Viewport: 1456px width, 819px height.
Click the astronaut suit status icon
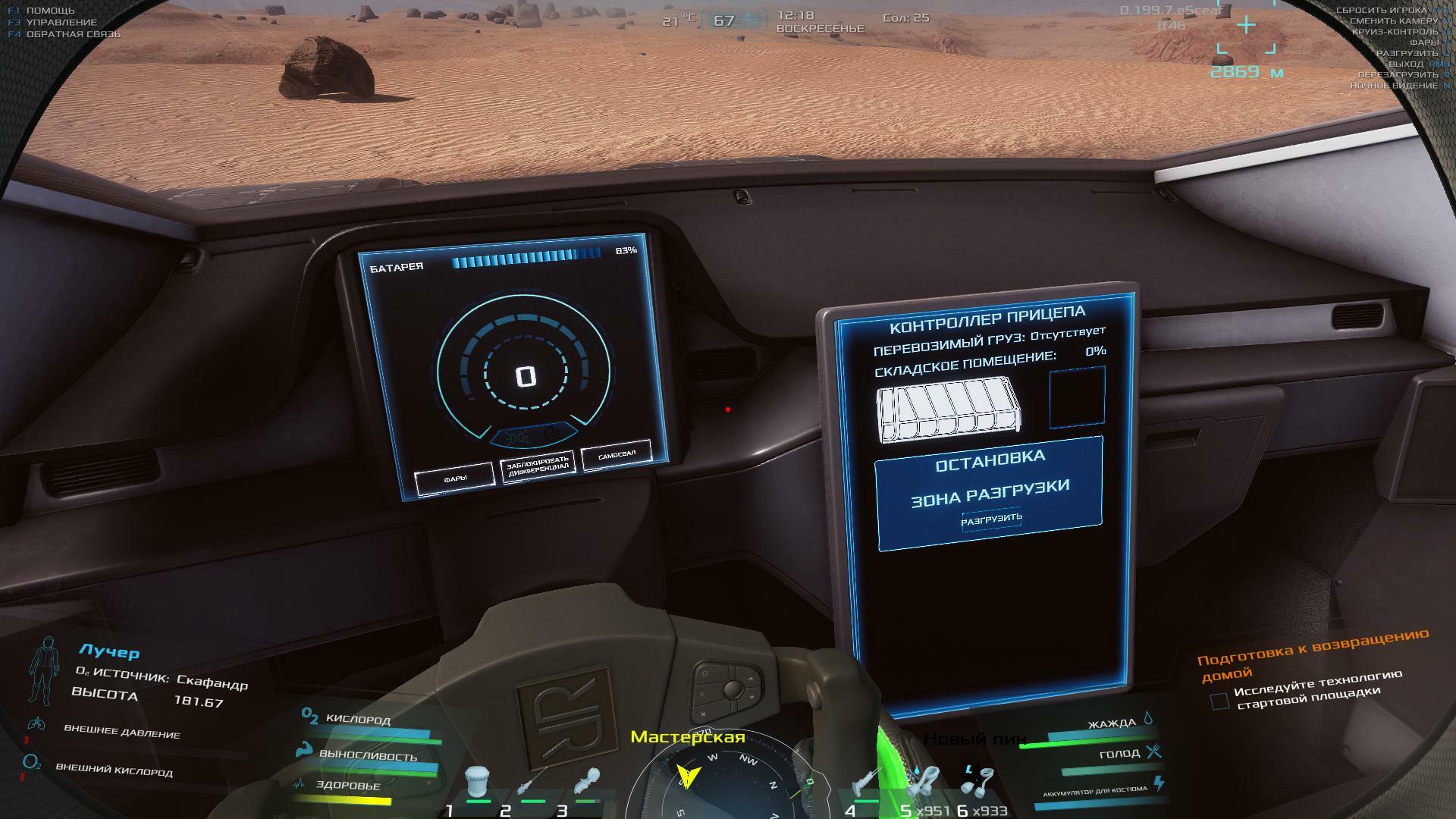(45, 670)
